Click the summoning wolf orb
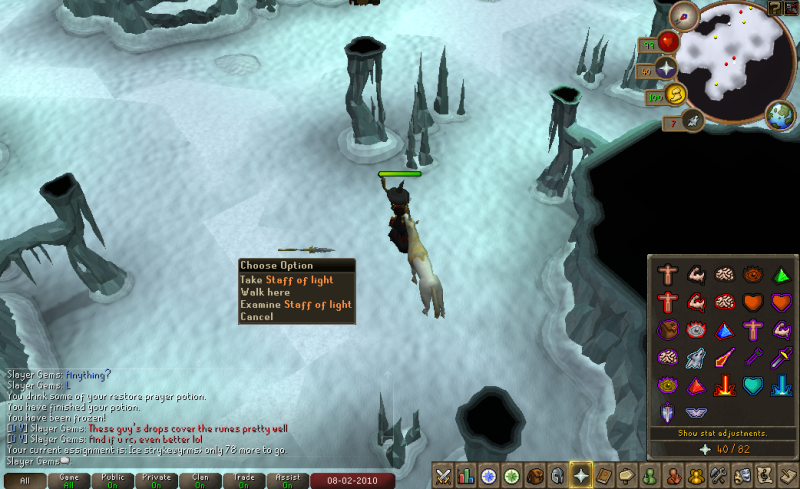800x489 pixels. pos(691,121)
